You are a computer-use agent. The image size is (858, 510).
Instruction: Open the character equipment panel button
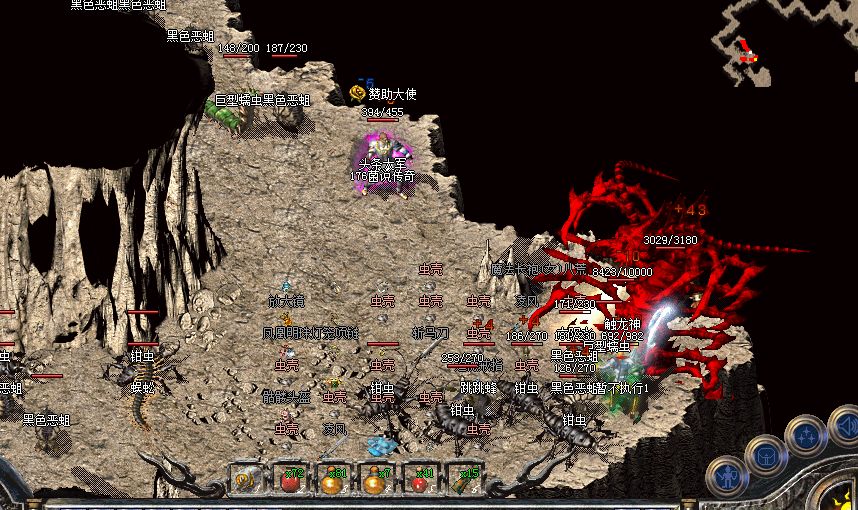[x=727, y=478]
